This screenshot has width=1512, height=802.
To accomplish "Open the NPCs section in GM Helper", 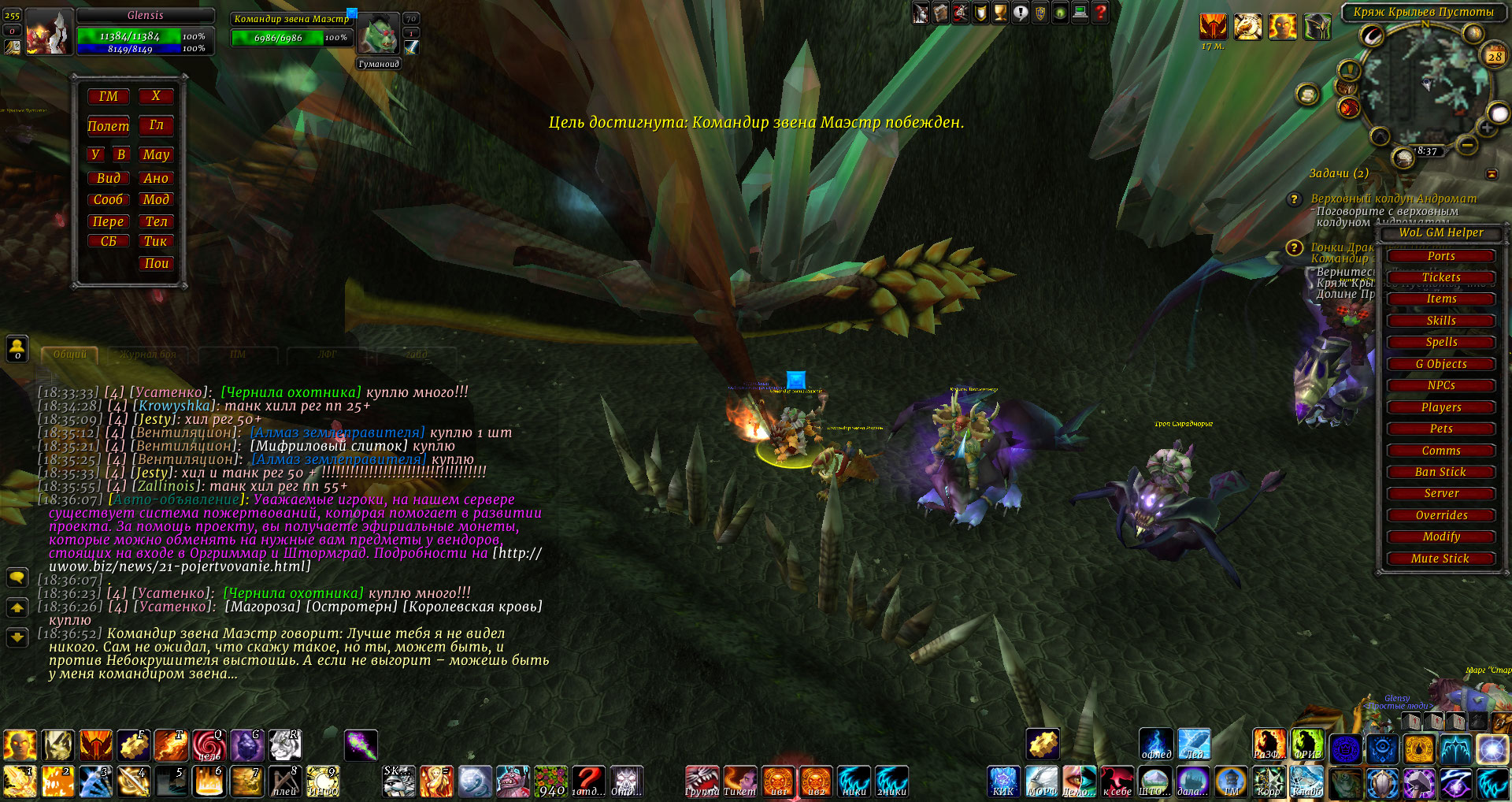I will [x=1440, y=385].
